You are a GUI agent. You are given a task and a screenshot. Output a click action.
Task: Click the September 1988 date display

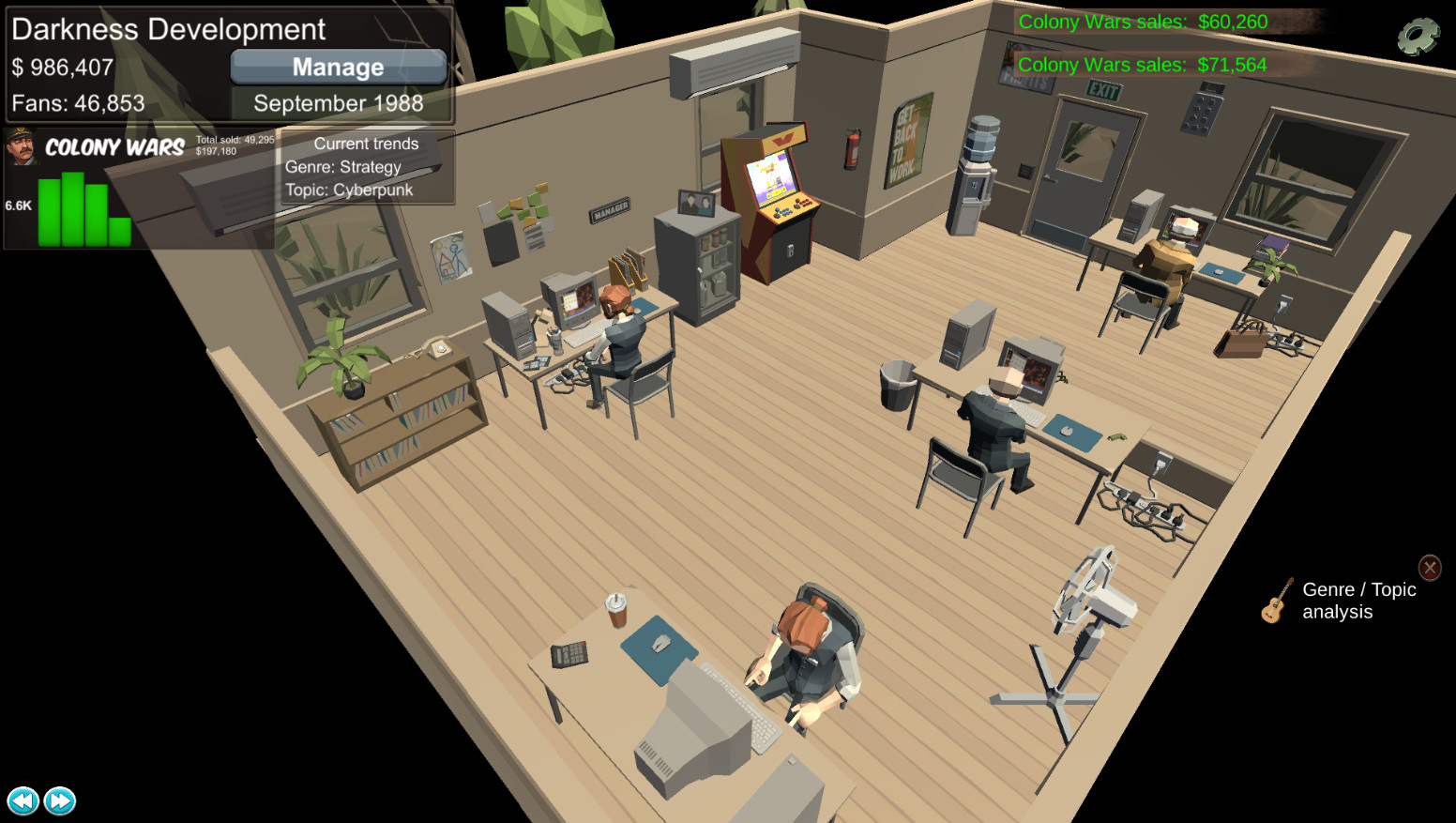click(337, 103)
